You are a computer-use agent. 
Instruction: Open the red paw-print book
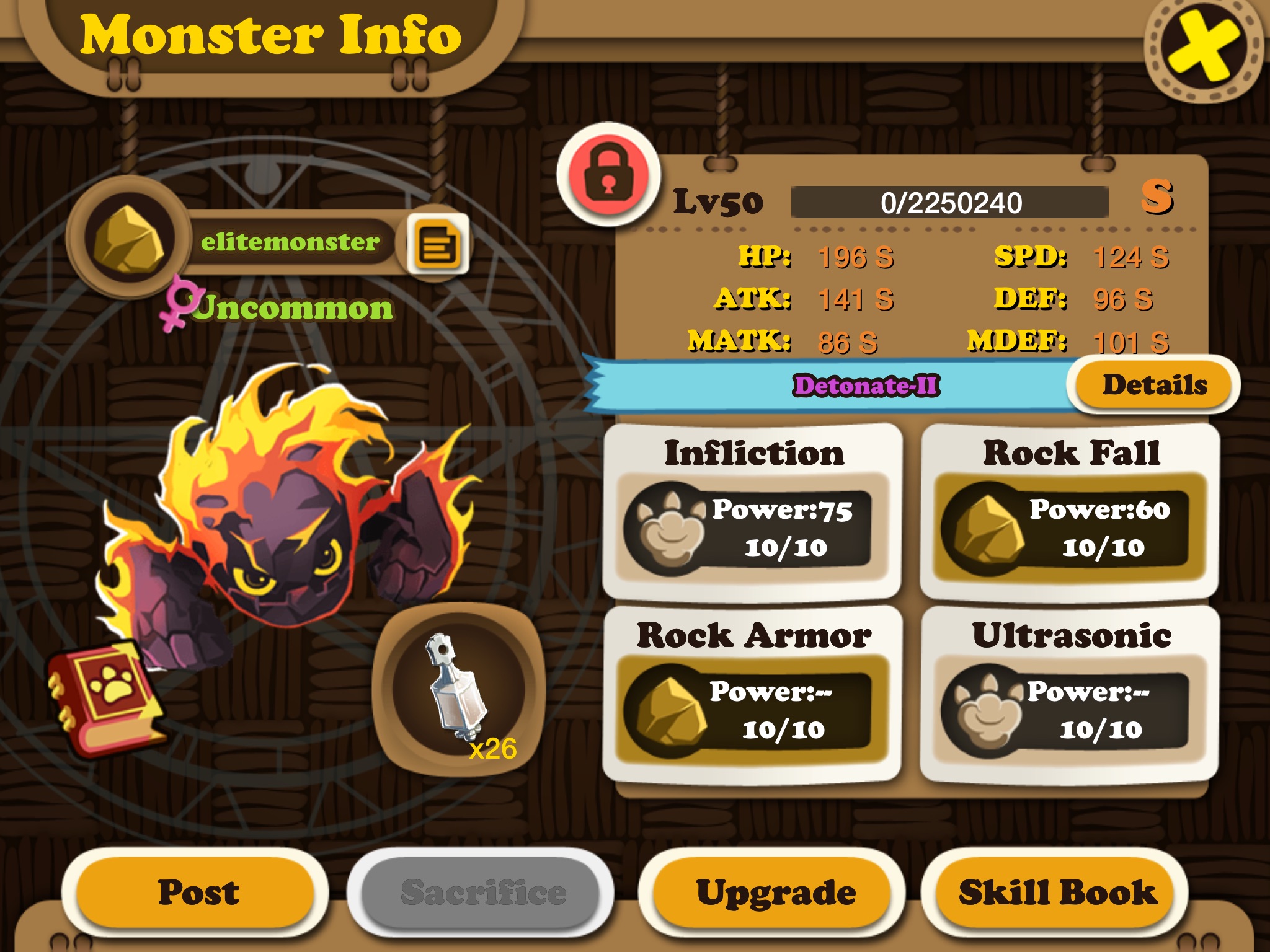pyautogui.click(x=105, y=697)
